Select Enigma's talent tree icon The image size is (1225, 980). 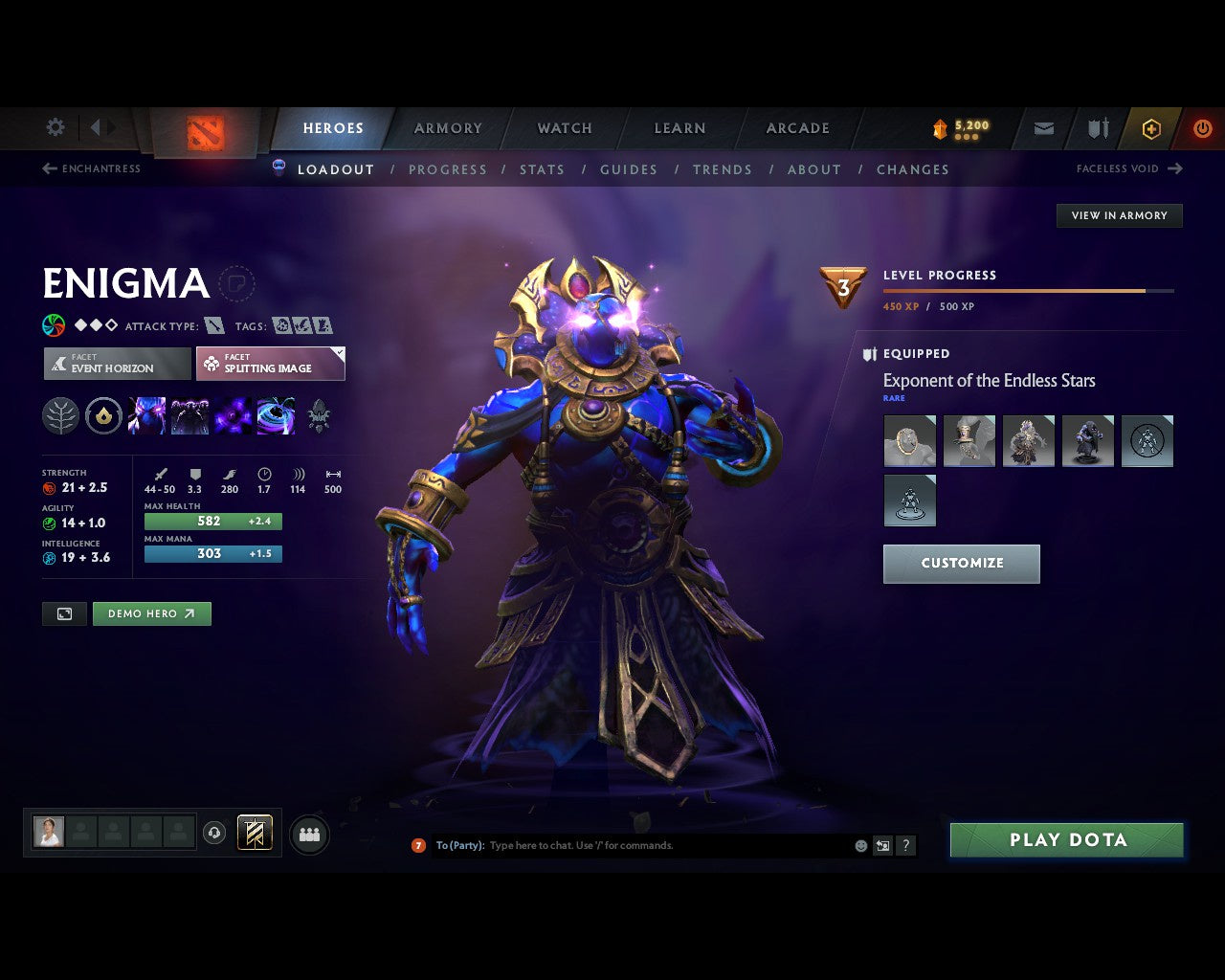60,415
